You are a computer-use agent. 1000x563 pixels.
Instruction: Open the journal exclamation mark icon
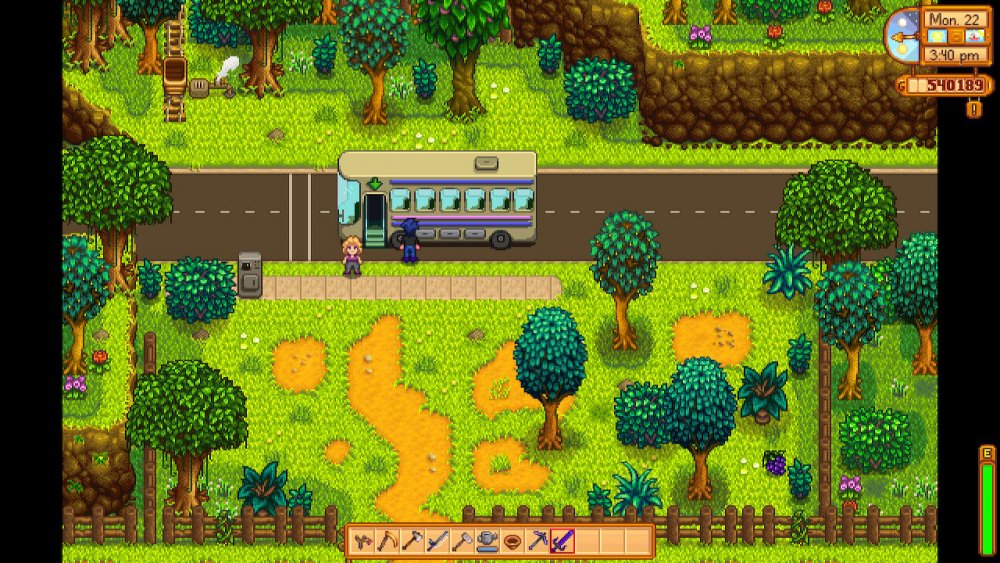[x=973, y=109]
